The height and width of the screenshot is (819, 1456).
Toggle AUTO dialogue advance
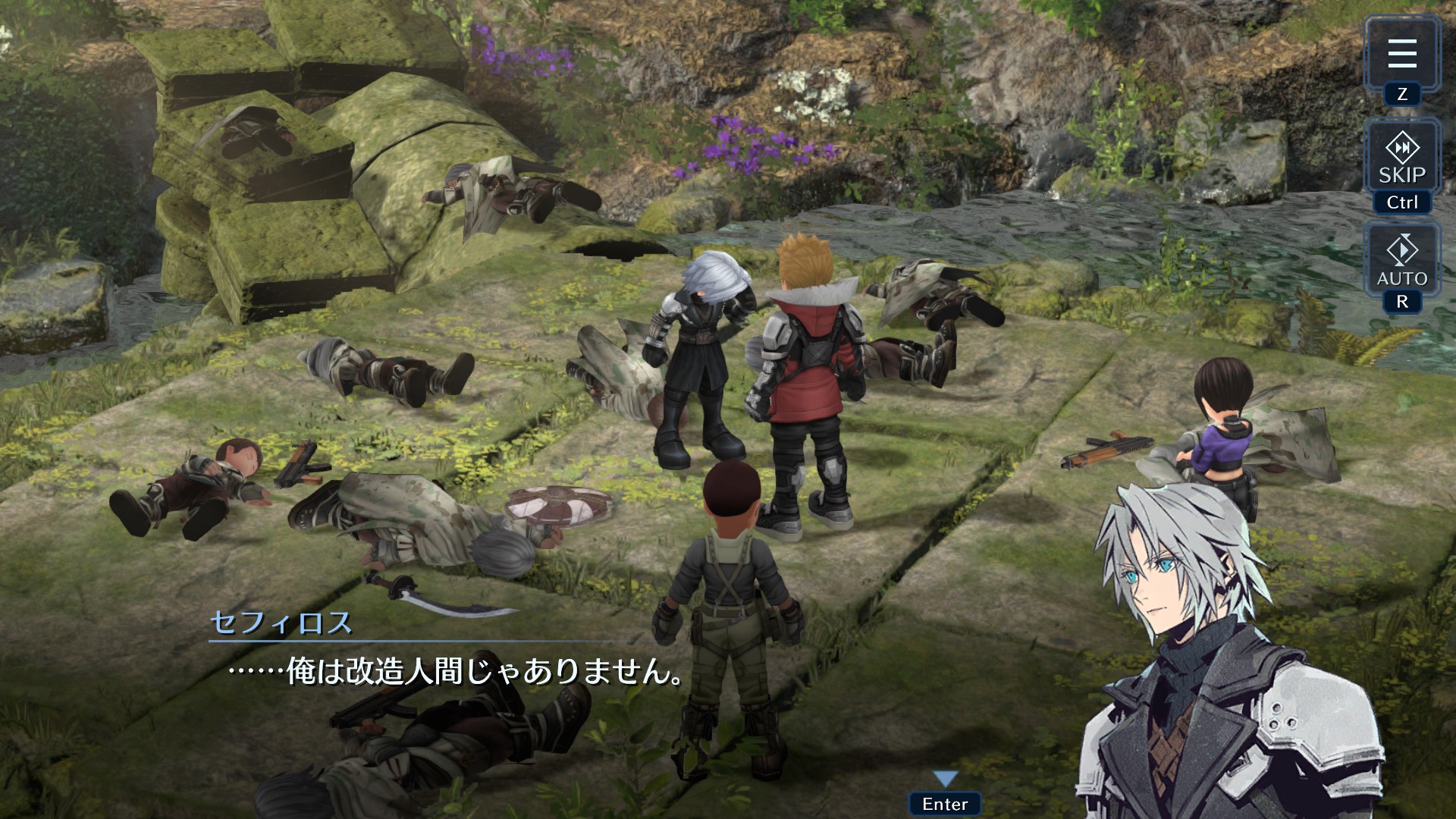pyautogui.click(x=1401, y=259)
